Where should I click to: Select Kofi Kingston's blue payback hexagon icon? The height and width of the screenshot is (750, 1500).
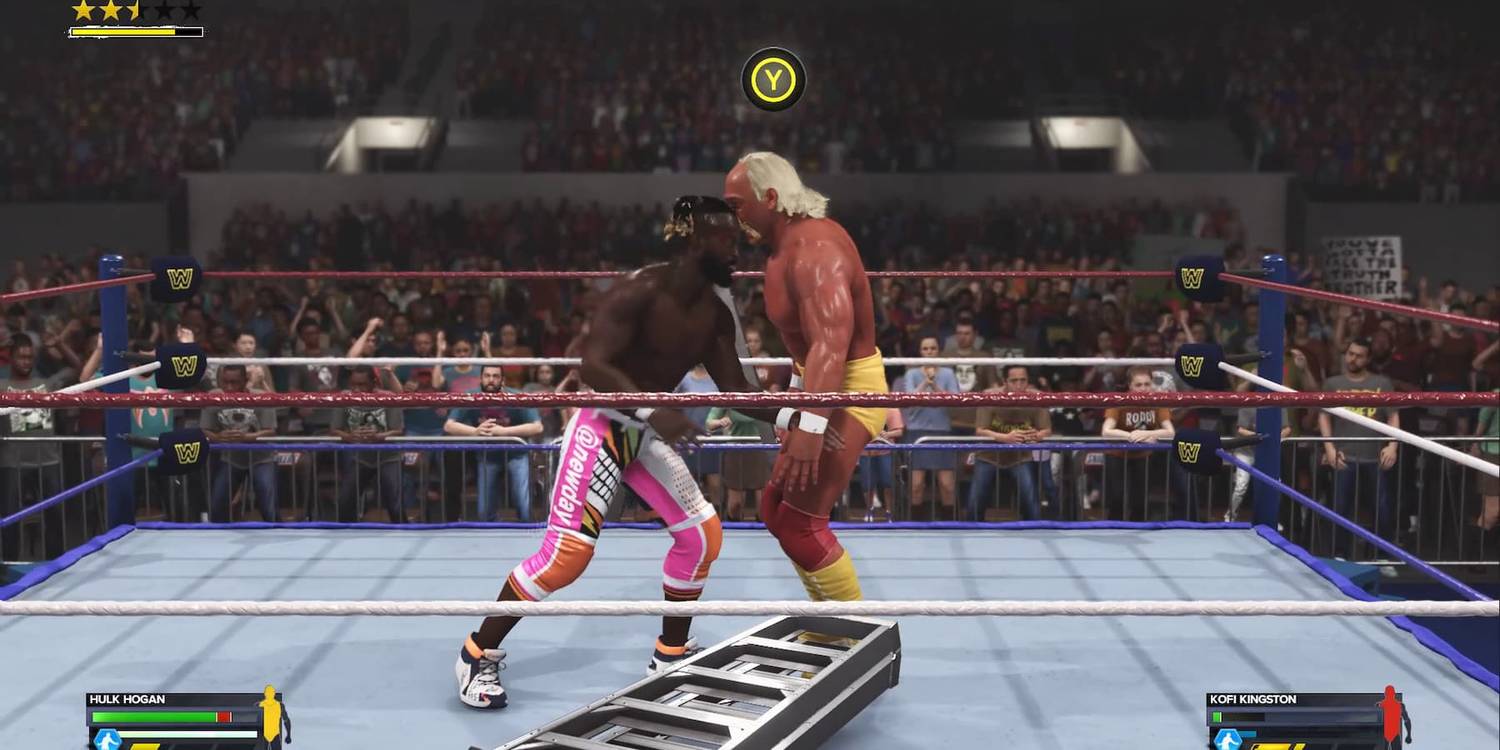pos(1228,737)
